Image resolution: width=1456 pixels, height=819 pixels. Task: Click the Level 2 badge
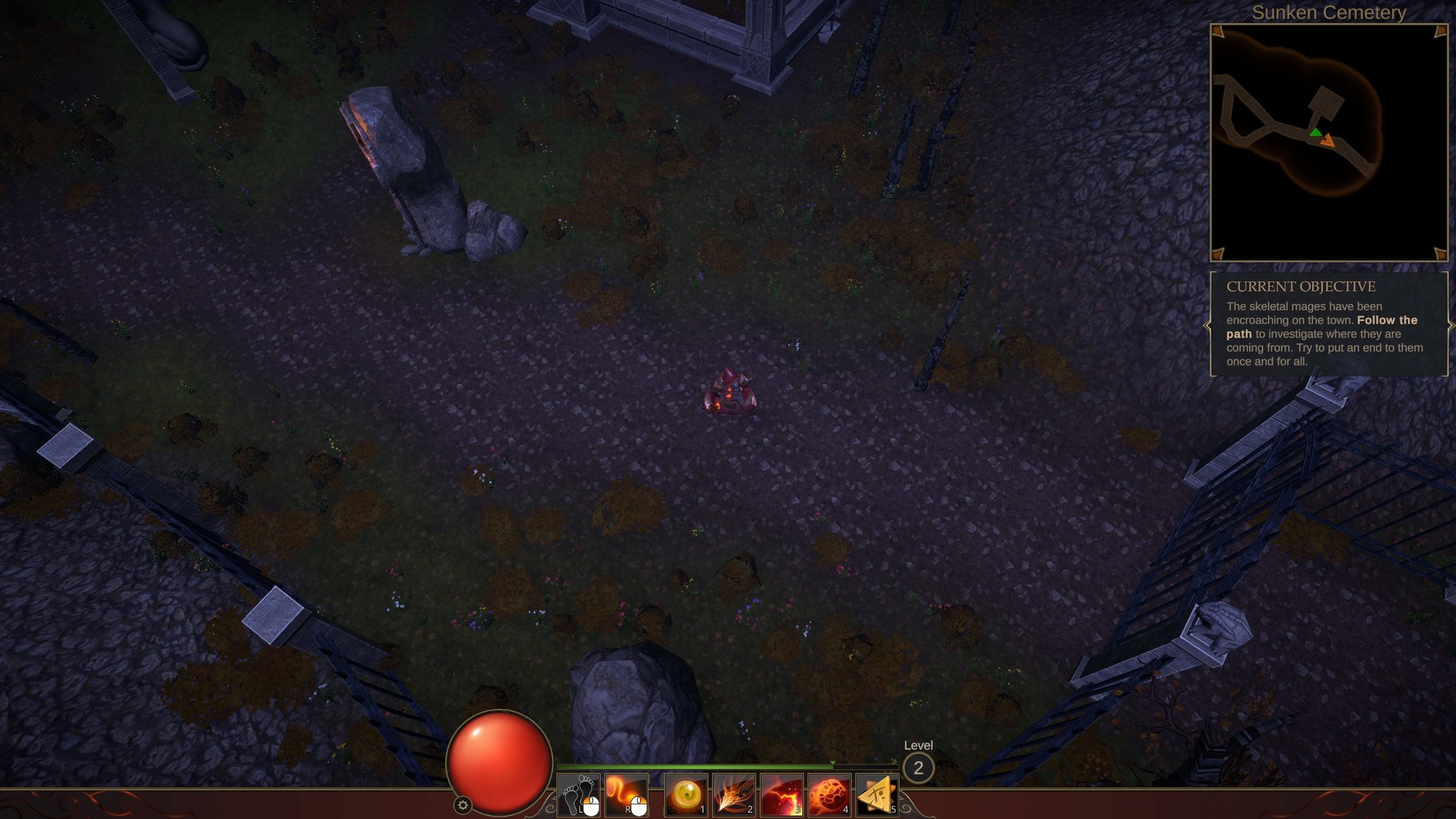click(918, 768)
